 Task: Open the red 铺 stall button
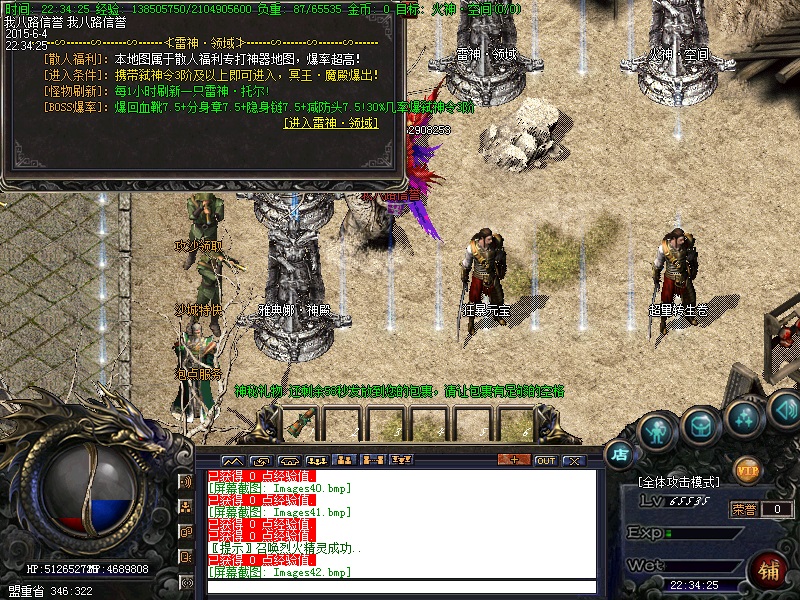tap(770, 571)
